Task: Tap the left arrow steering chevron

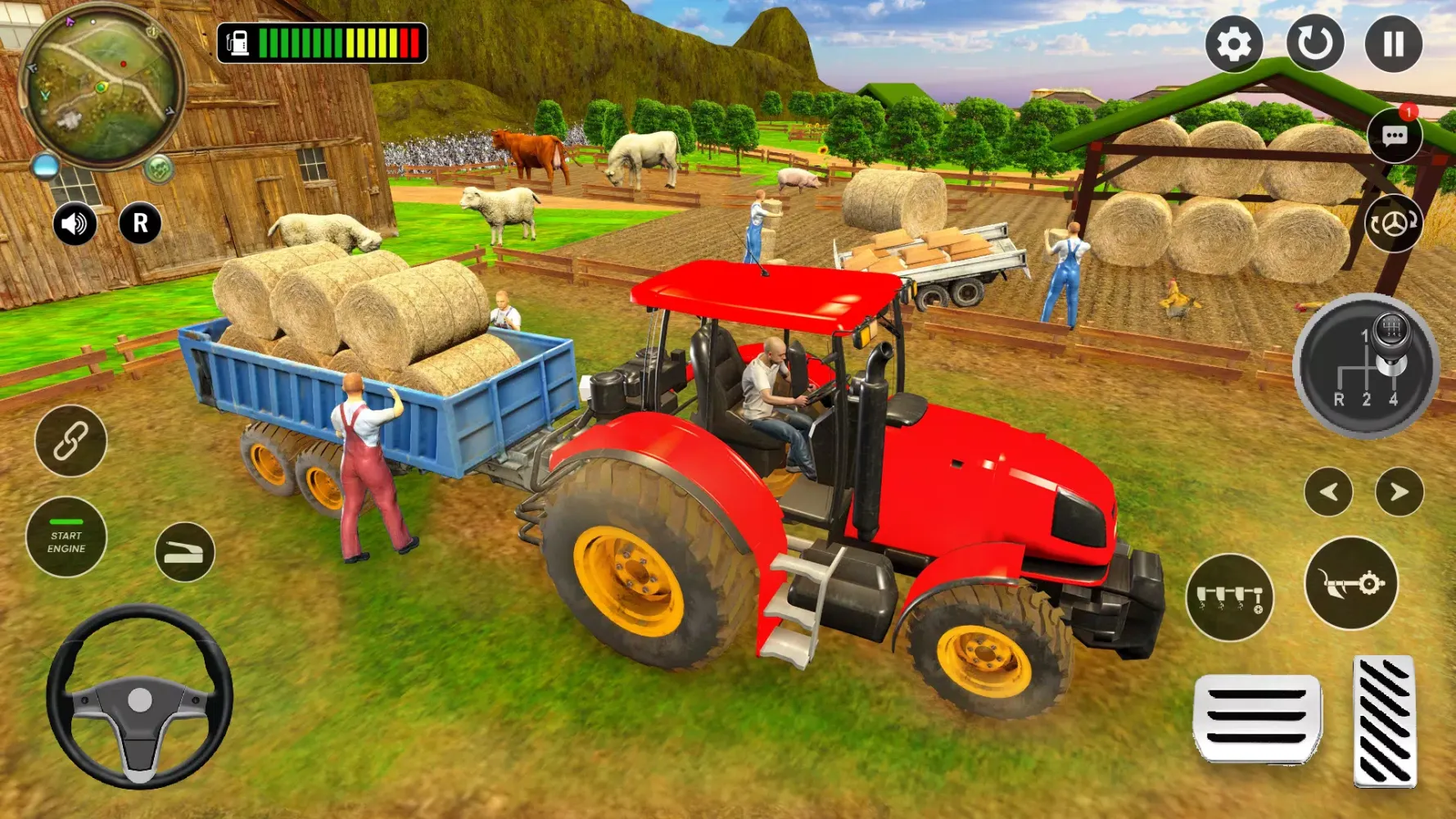Action: point(1331,492)
